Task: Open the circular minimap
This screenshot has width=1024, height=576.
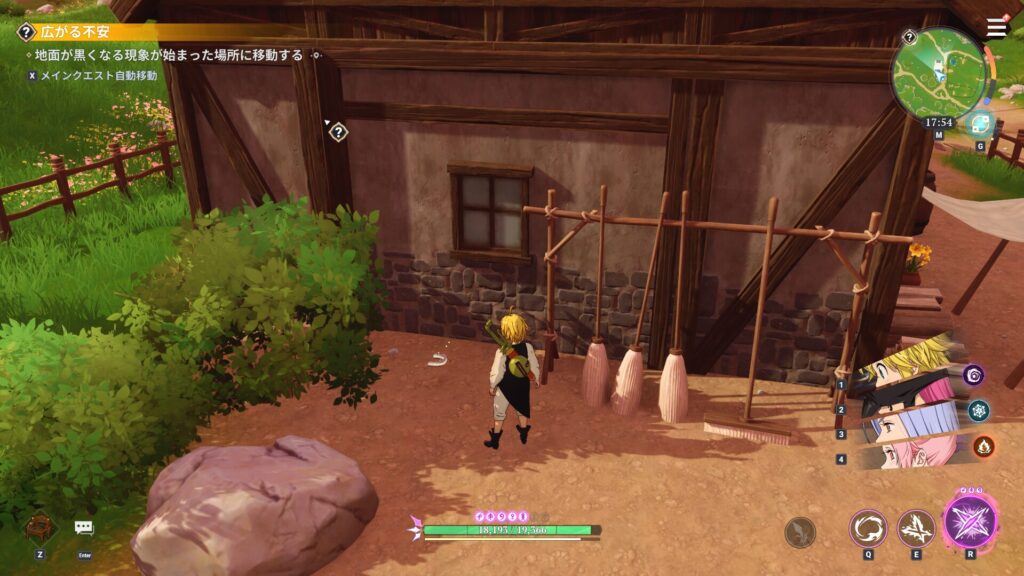Action: point(936,70)
